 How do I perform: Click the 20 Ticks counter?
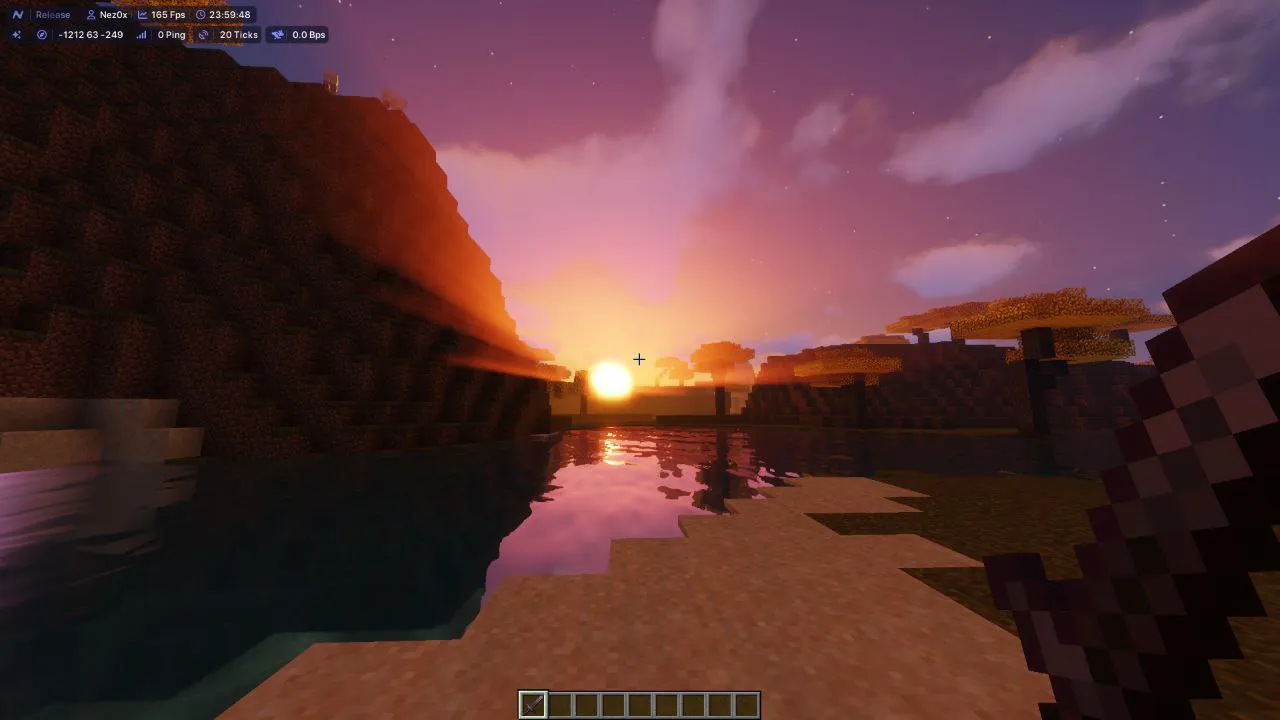(x=239, y=34)
